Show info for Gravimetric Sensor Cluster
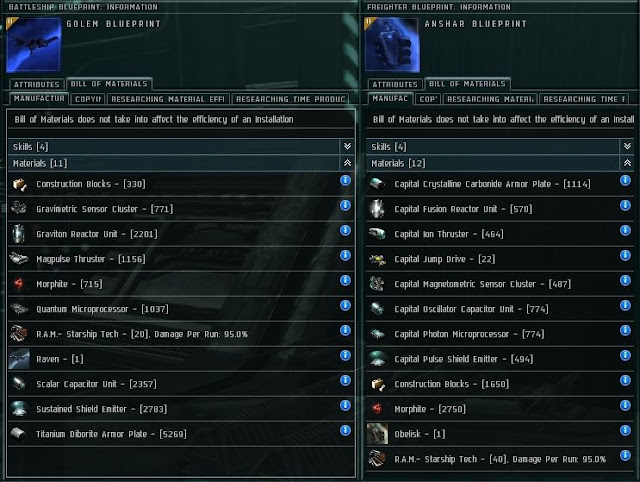640x482 pixels. click(x=345, y=206)
